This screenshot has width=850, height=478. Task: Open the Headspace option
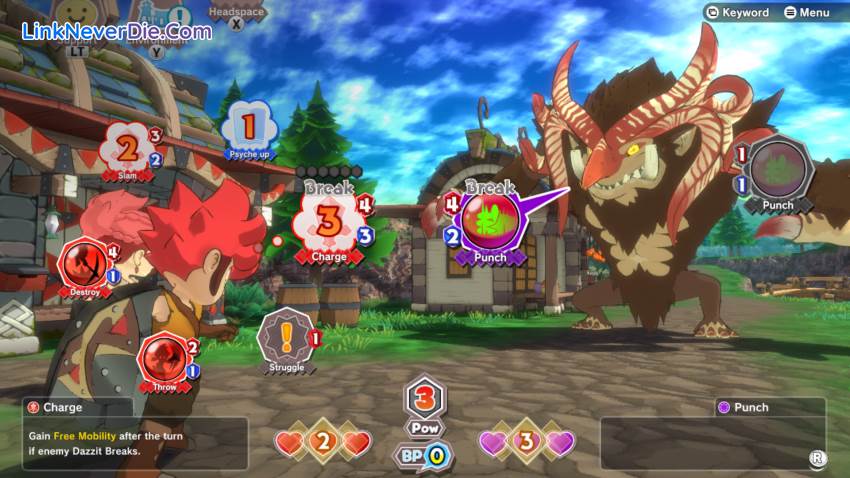236,17
